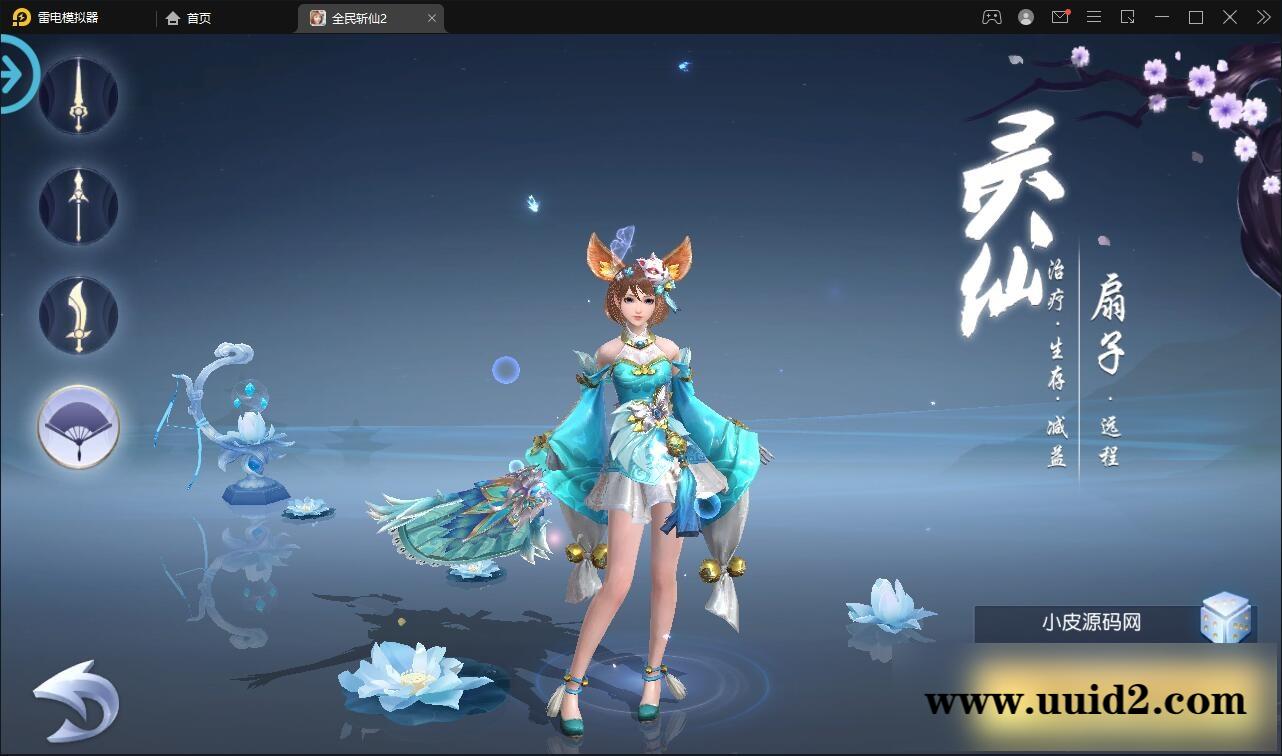The image size is (1282, 756).
Task: Open the mail icon with red notification
Action: pyautogui.click(x=1060, y=17)
